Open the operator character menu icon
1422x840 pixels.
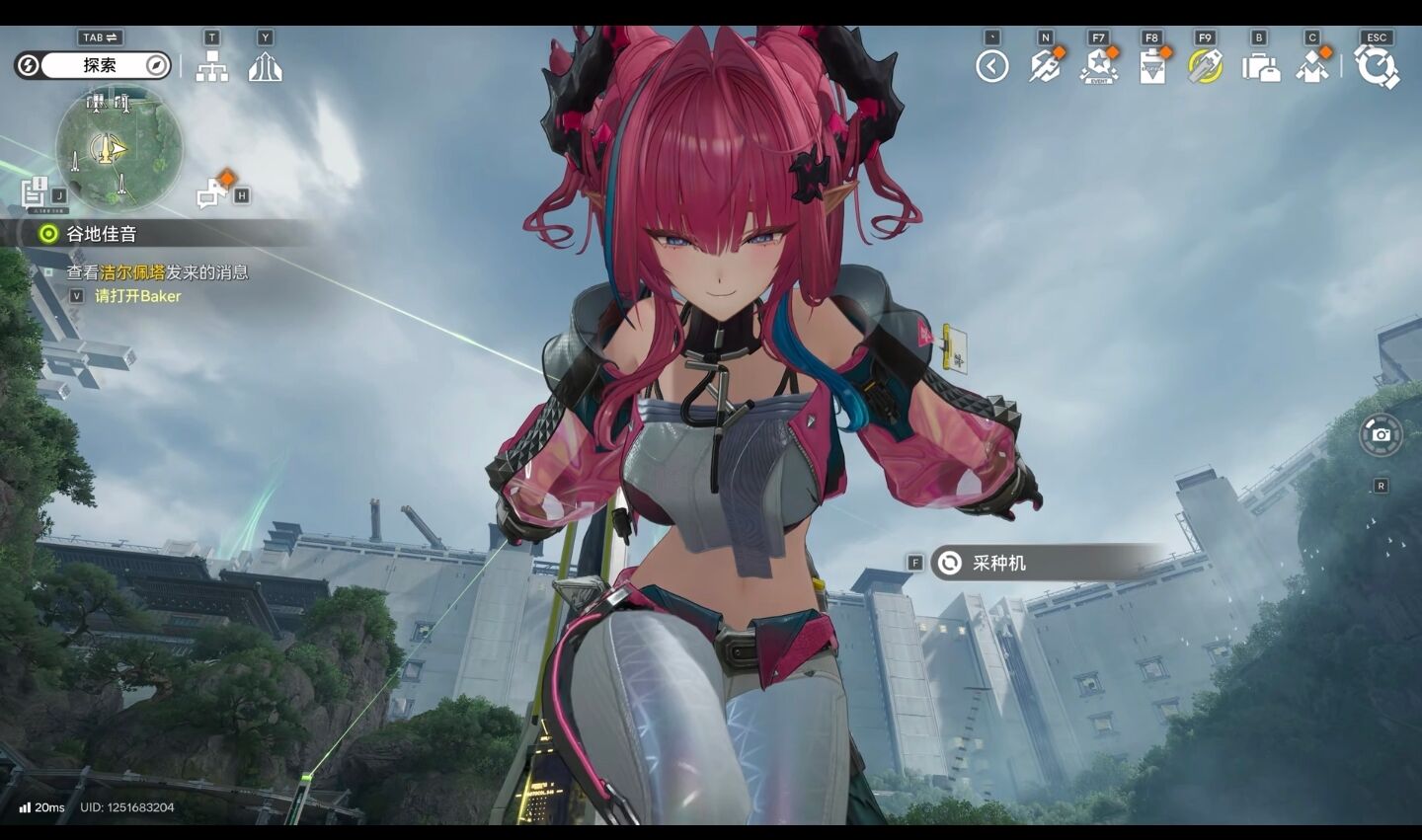point(1312,66)
